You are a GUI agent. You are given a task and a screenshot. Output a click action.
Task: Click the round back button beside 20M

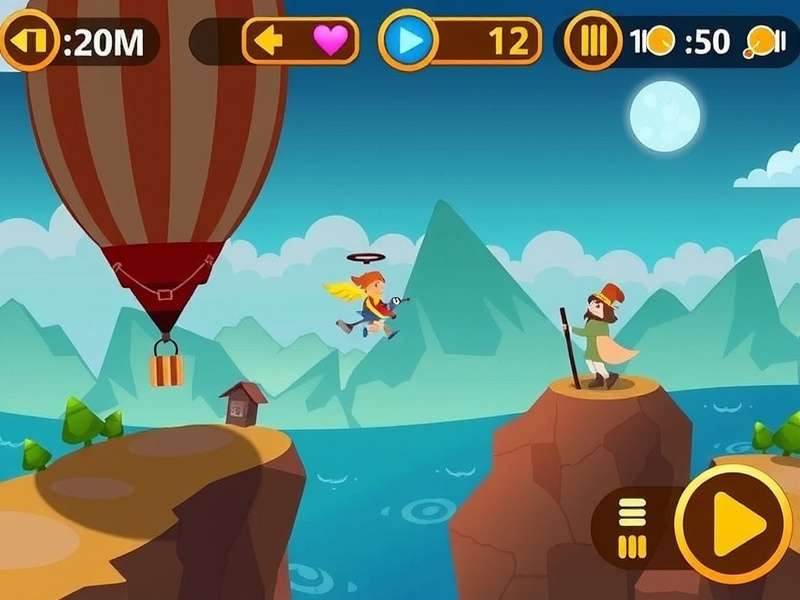(x=28, y=41)
